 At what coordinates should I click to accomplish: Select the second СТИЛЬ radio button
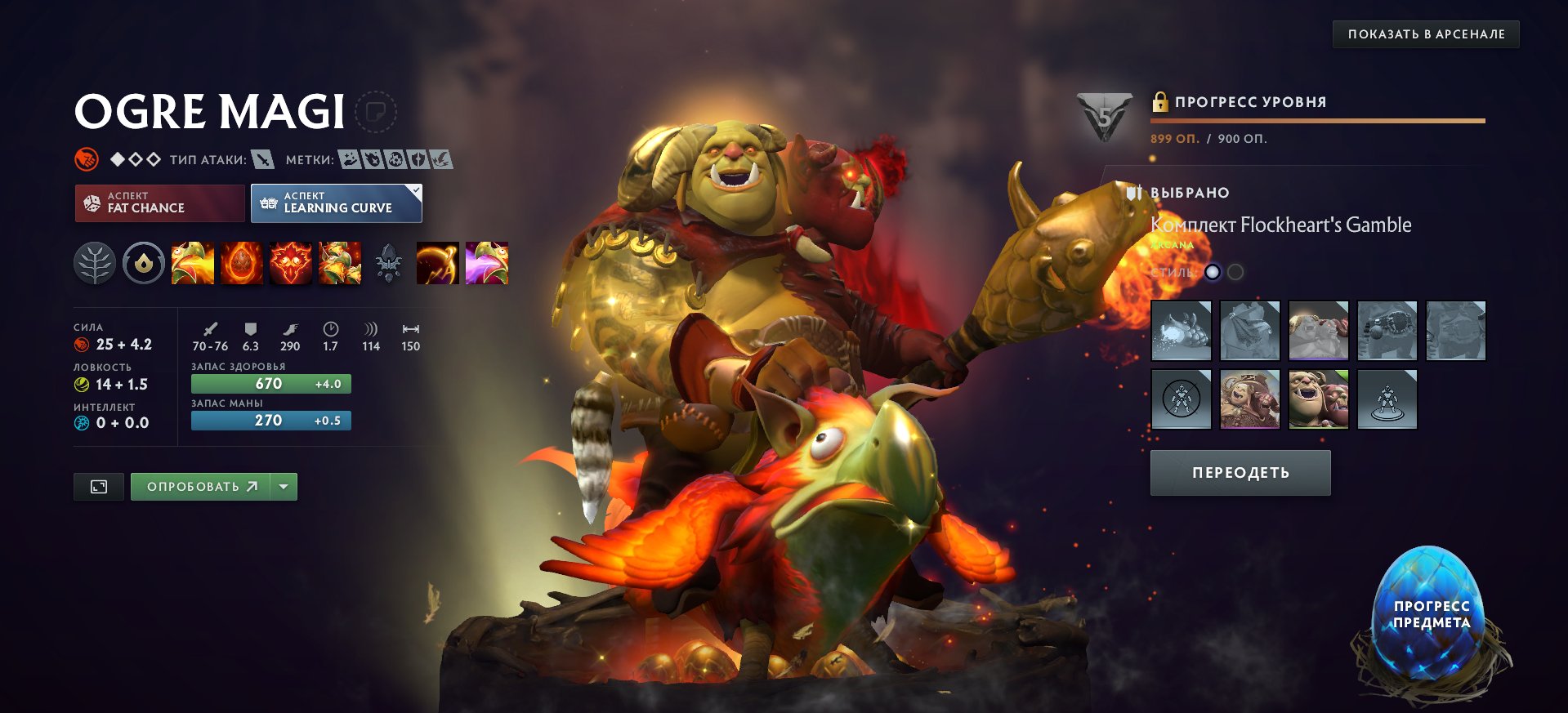1235,273
